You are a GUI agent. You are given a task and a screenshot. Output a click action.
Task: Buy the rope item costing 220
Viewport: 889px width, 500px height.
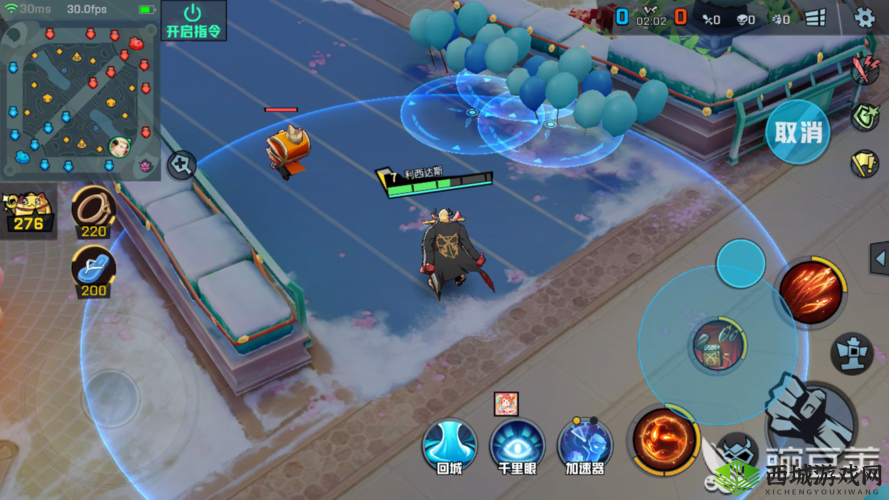pyautogui.click(x=93, y=212)
